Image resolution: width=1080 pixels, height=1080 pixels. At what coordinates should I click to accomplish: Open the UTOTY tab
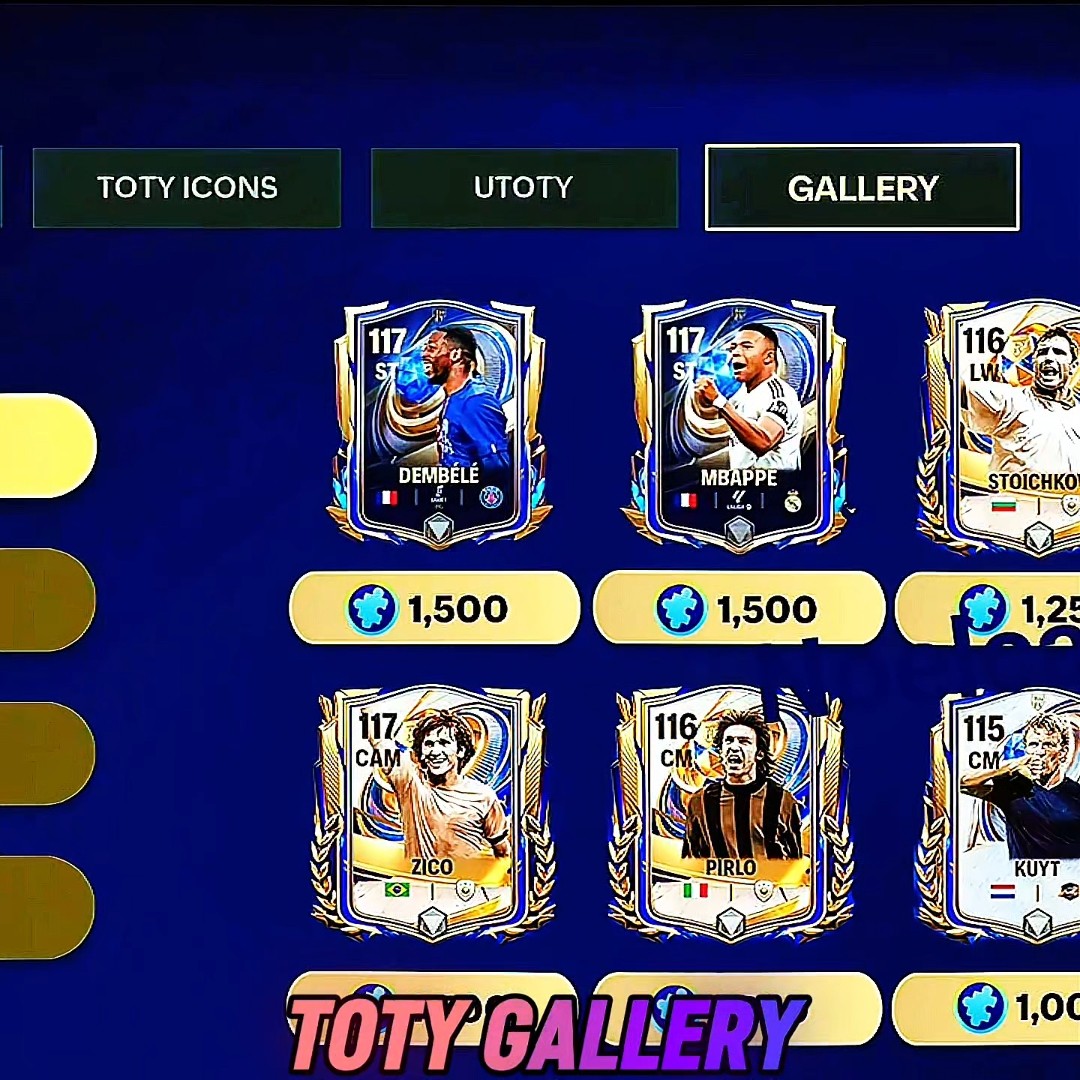[523, 188]
